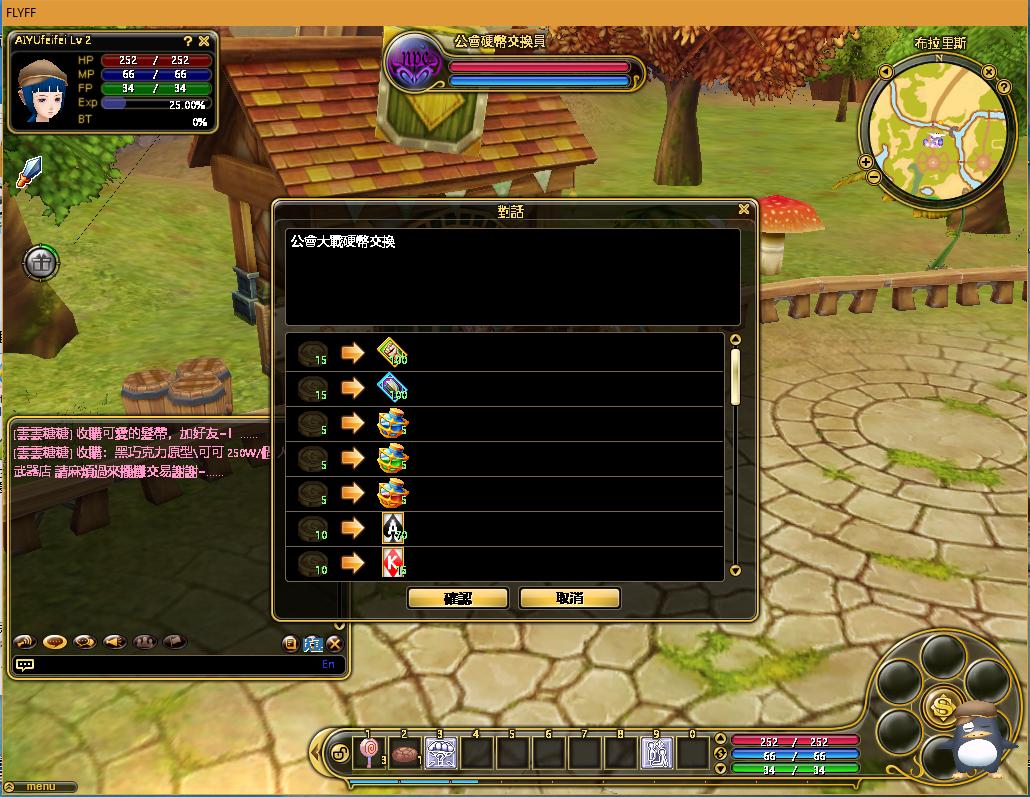Open the character status help question mark
The height and width of the screenshot is (797, 1030).
click(187, 41)
